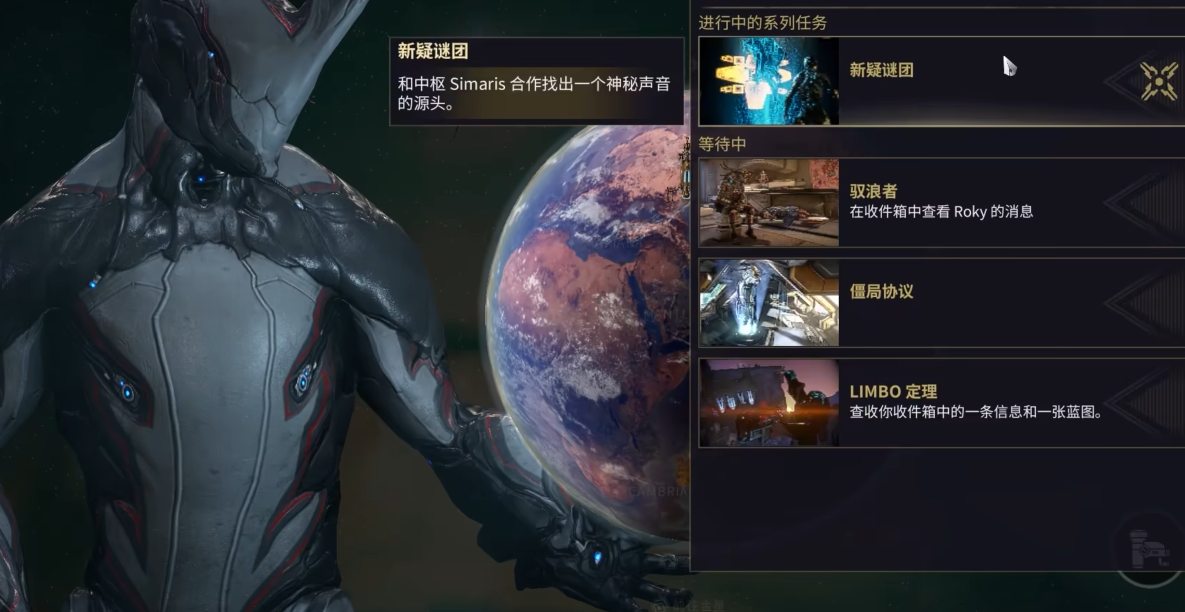Toggle the active quest marker icon
1185x612 pixels.
coord(1159,81)
